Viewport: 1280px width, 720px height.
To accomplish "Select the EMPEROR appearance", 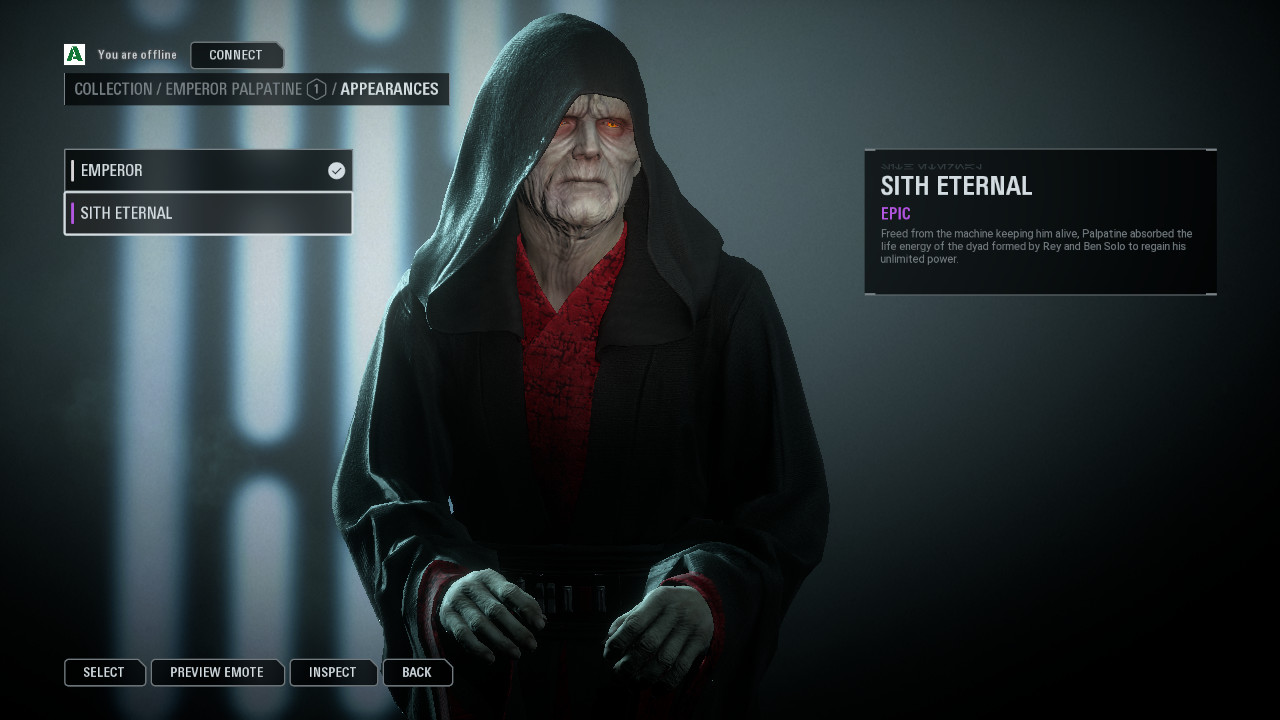I will (200, 170).
